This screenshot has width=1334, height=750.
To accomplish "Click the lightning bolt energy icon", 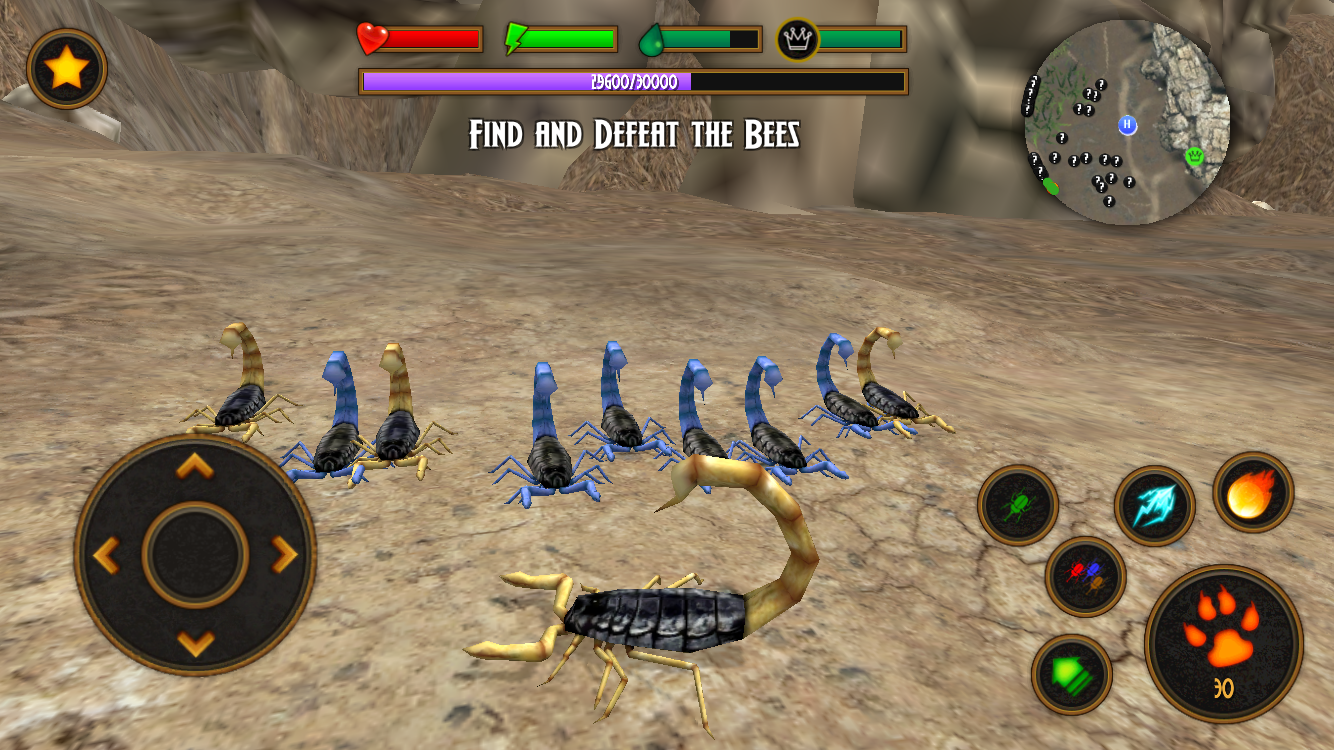I will (513, 37).
